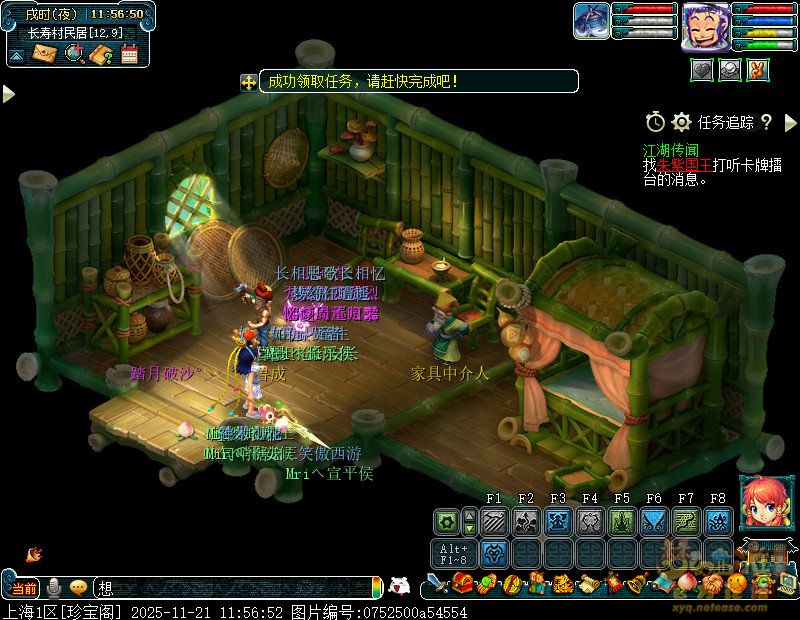Open the treasure chest menu icon
This screenshot has width=800, height=620.
pos(462,583)
